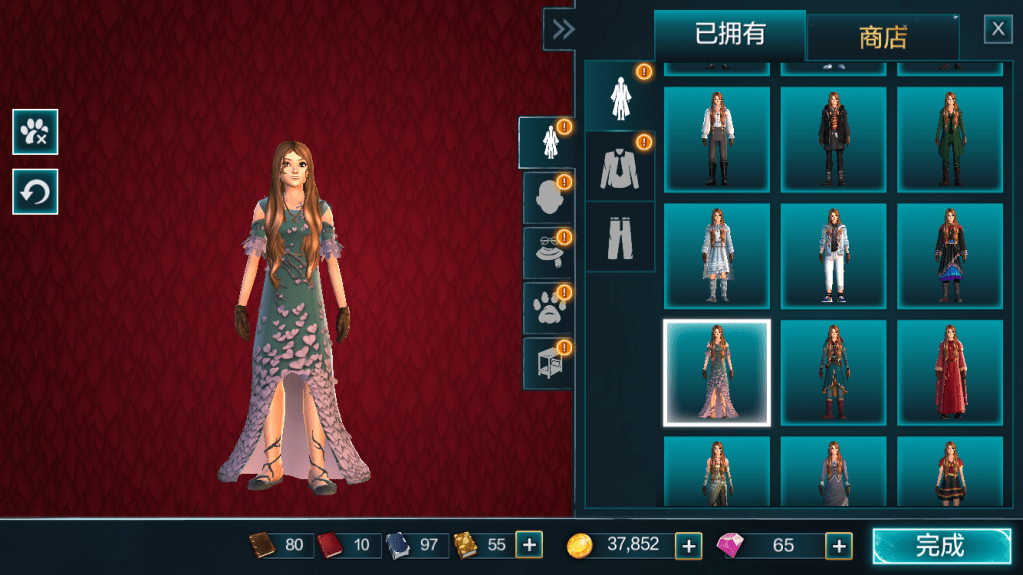Open the head and face category

pos(547,198)
